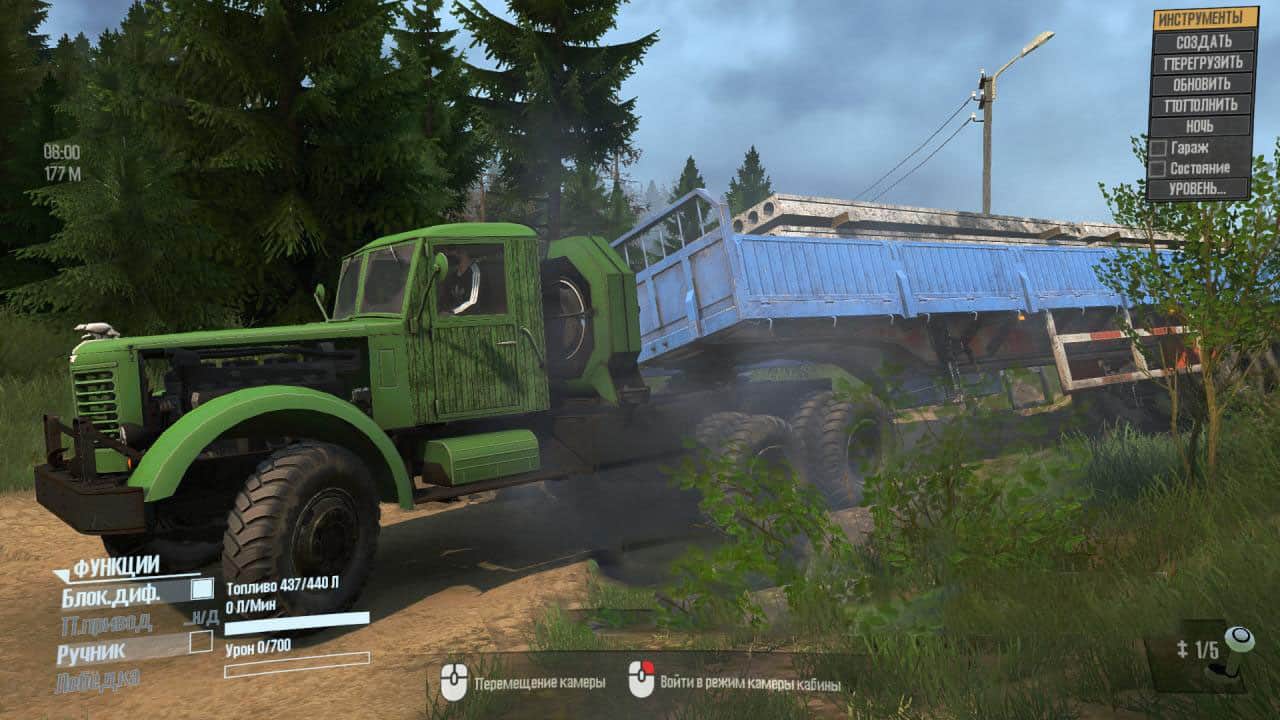The height and width of the screenshot is (720, 1280).
Task: Activate the ПОПОЛНИТЬ refill option
Action: pyautogui.click(x=1204, y=104)
